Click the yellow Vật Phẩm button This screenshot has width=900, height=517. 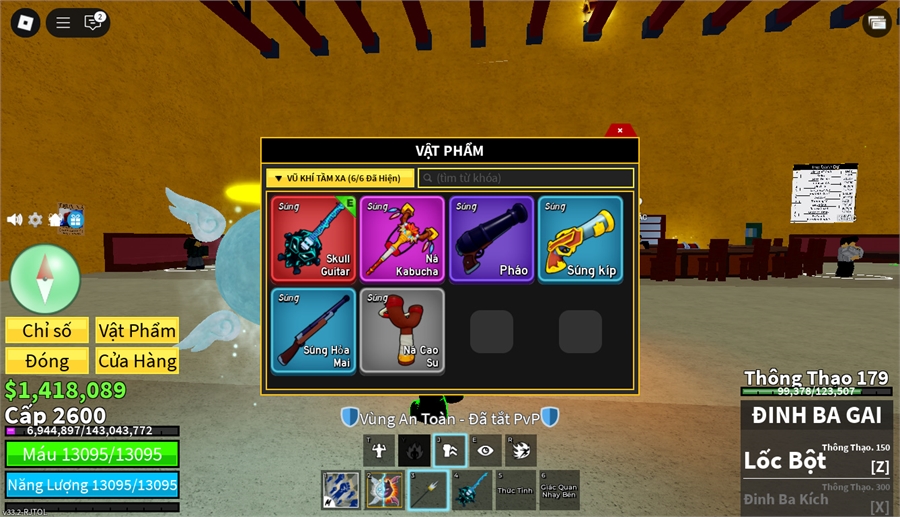(x=137, y=331)
